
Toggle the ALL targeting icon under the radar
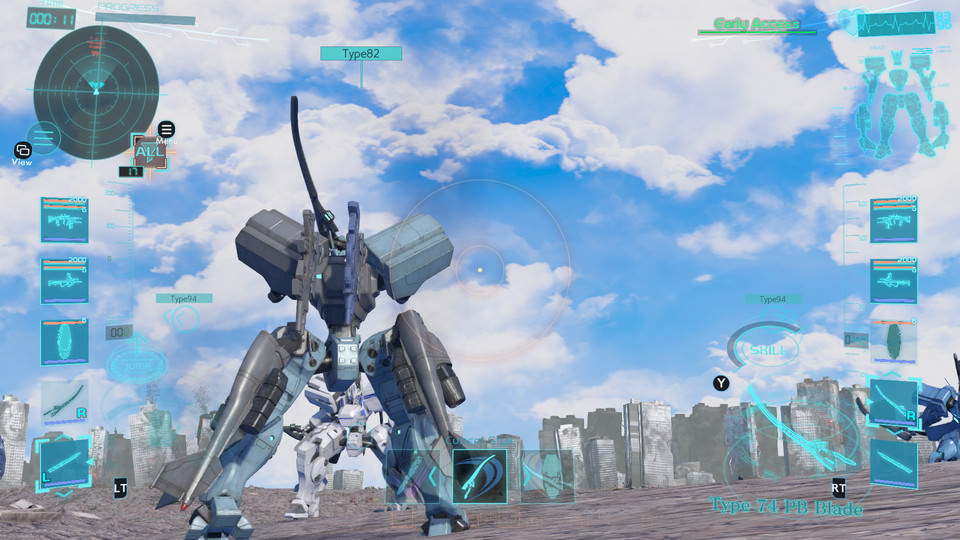coord(148,152)
